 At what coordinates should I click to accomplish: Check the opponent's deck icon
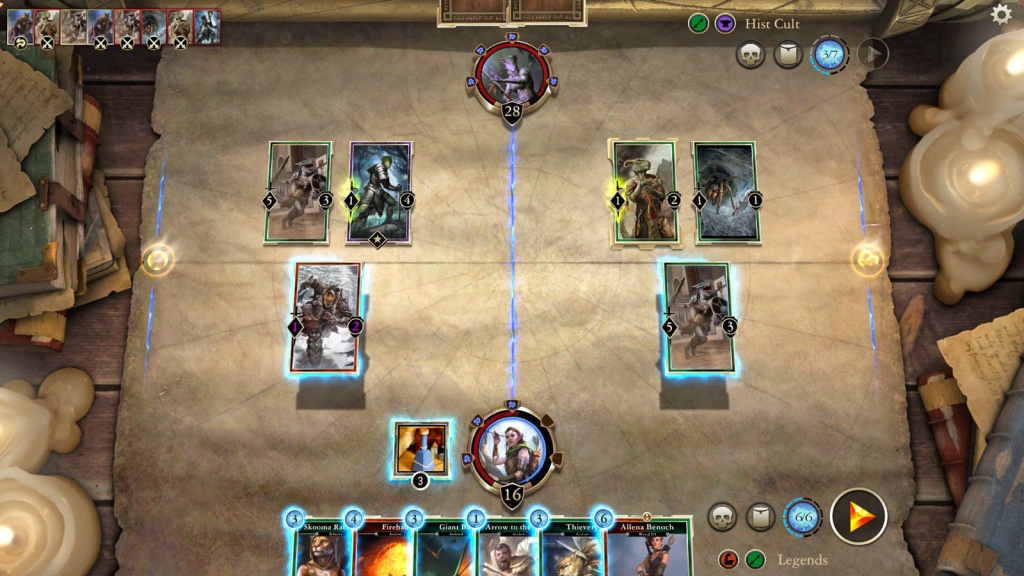tap(788, 54)
